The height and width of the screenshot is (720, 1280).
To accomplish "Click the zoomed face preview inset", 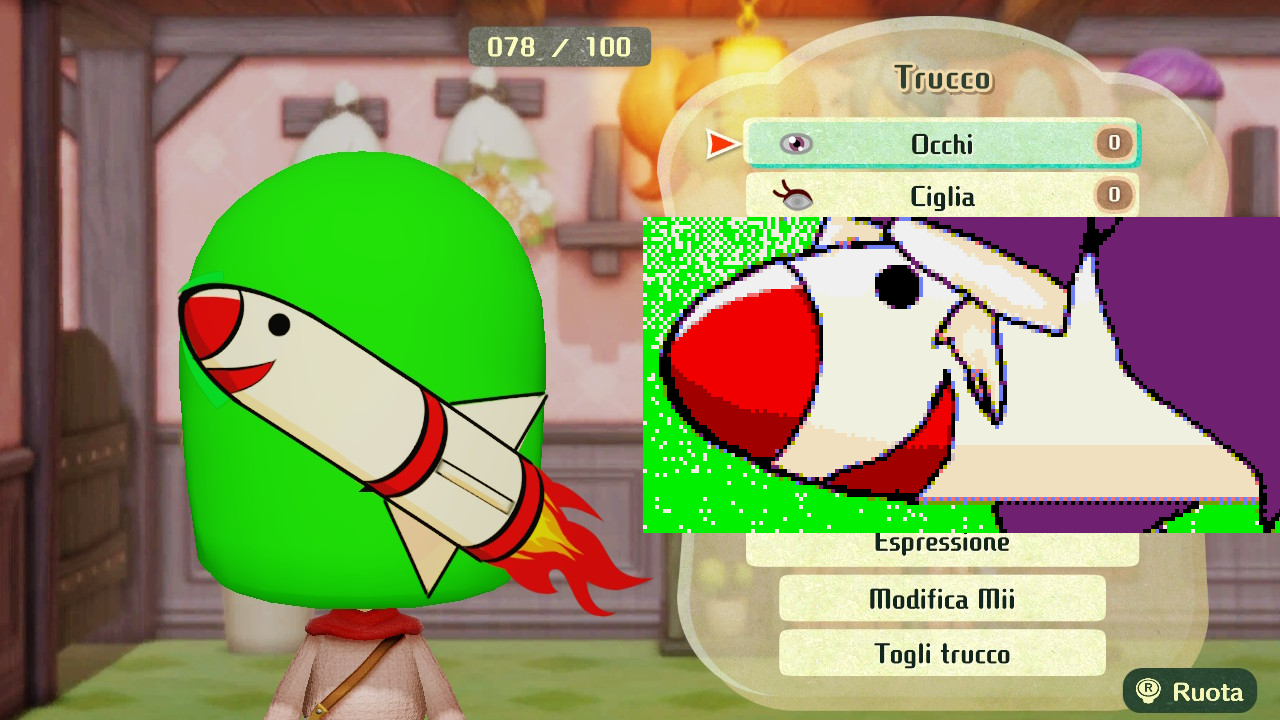I will click(960, 370).
